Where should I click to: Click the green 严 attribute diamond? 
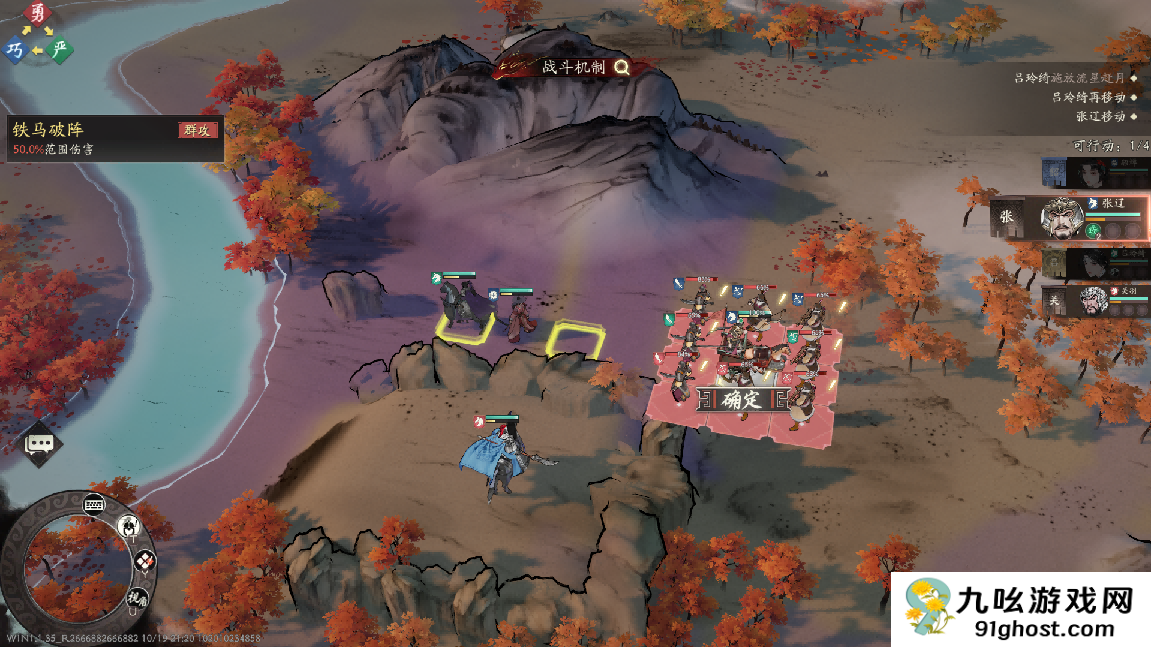[x=61, y=49]
